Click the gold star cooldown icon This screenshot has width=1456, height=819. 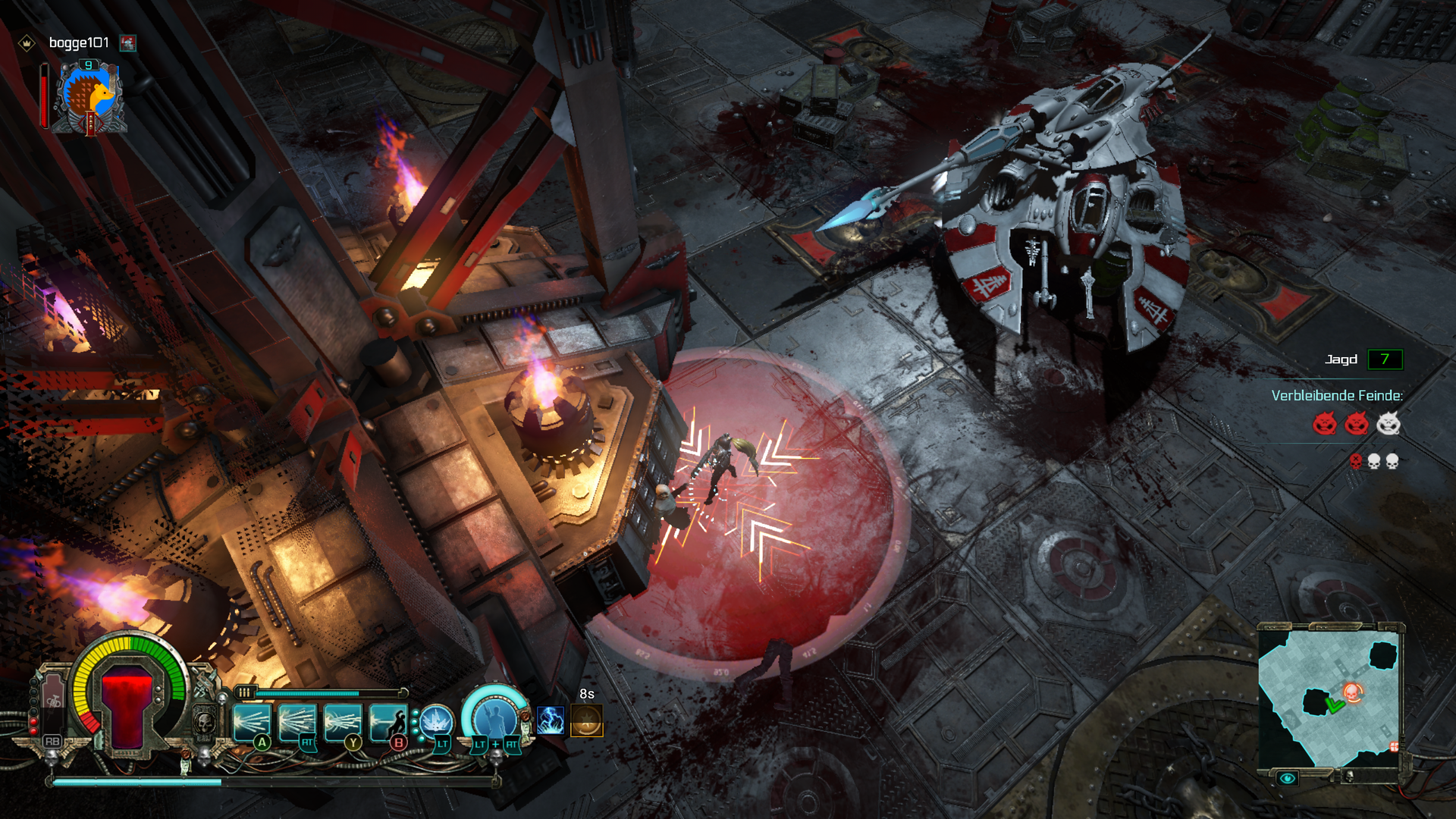coord(587,720)
